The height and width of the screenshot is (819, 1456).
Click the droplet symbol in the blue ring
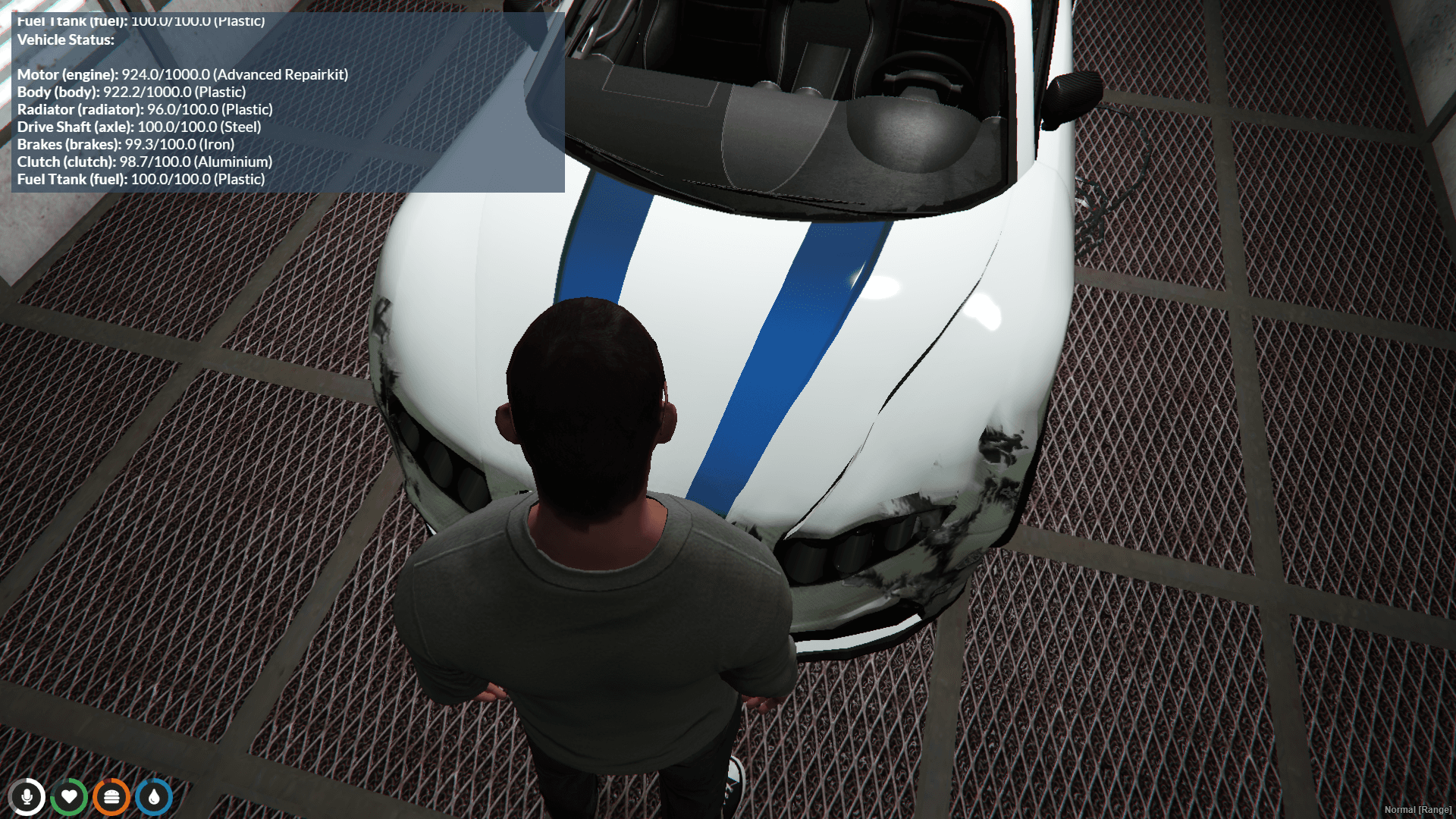coord(153,797)
